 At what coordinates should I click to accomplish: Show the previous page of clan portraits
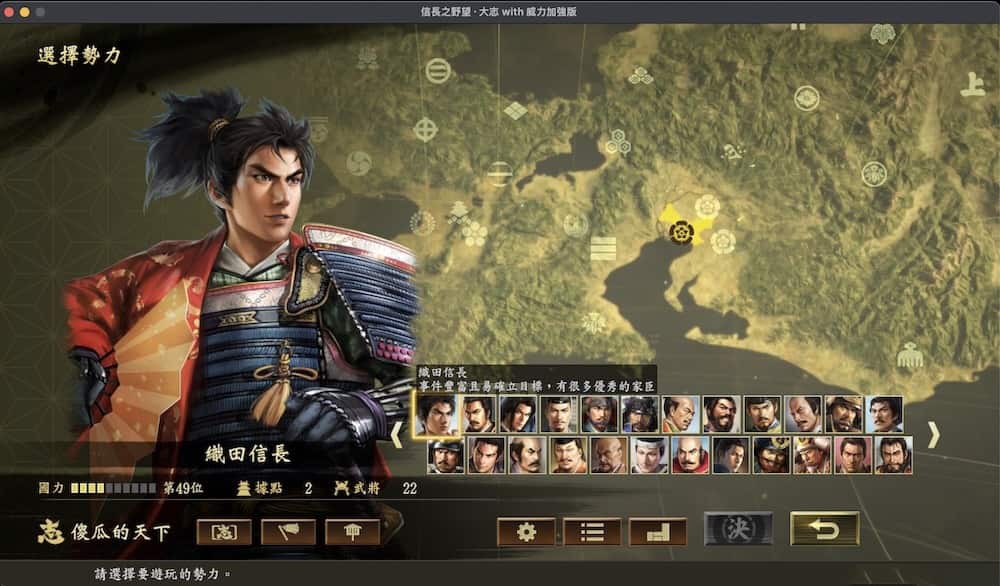point(396,434)
